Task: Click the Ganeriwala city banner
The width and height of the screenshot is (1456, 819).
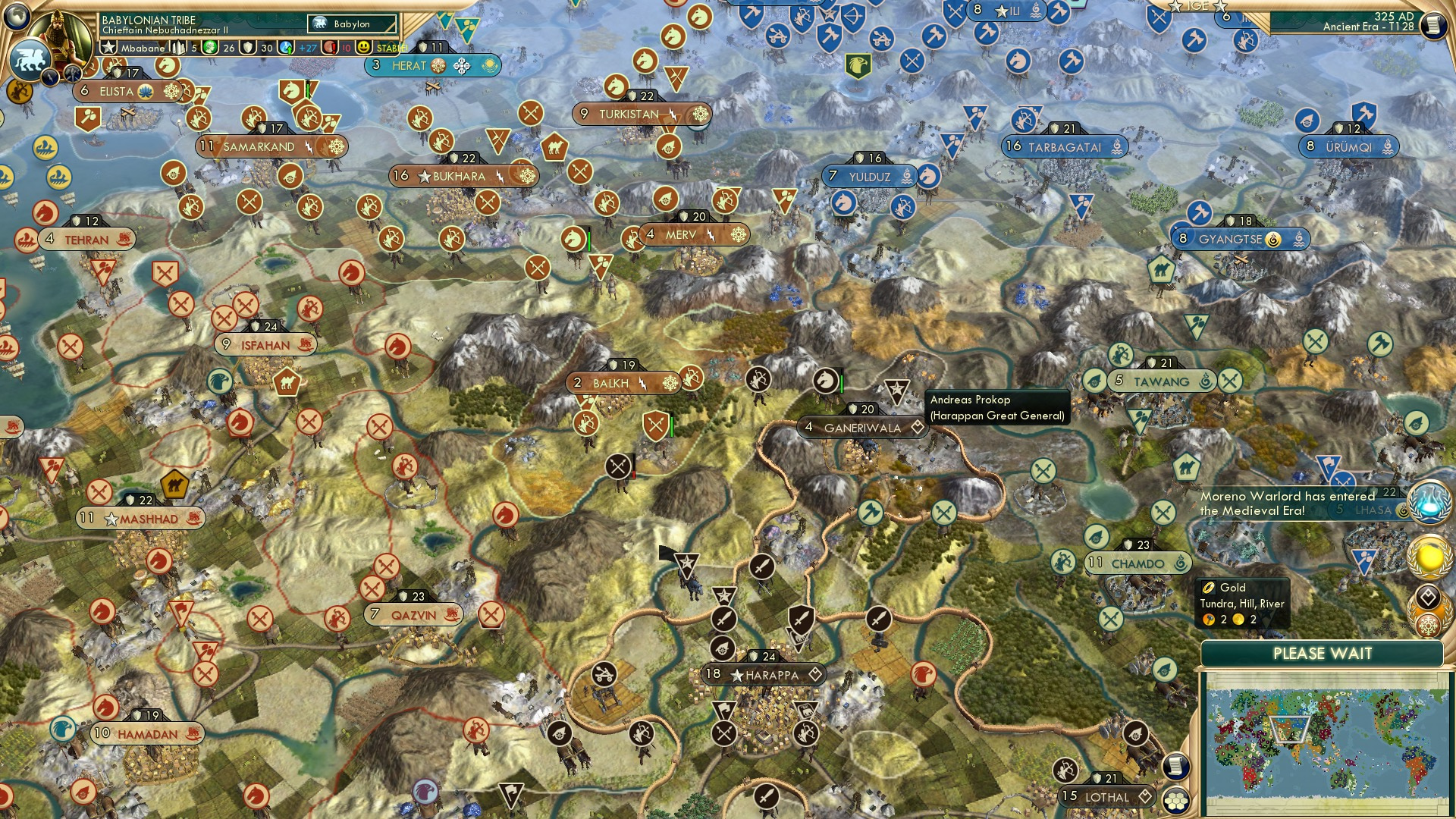Action: coord(861,428)
